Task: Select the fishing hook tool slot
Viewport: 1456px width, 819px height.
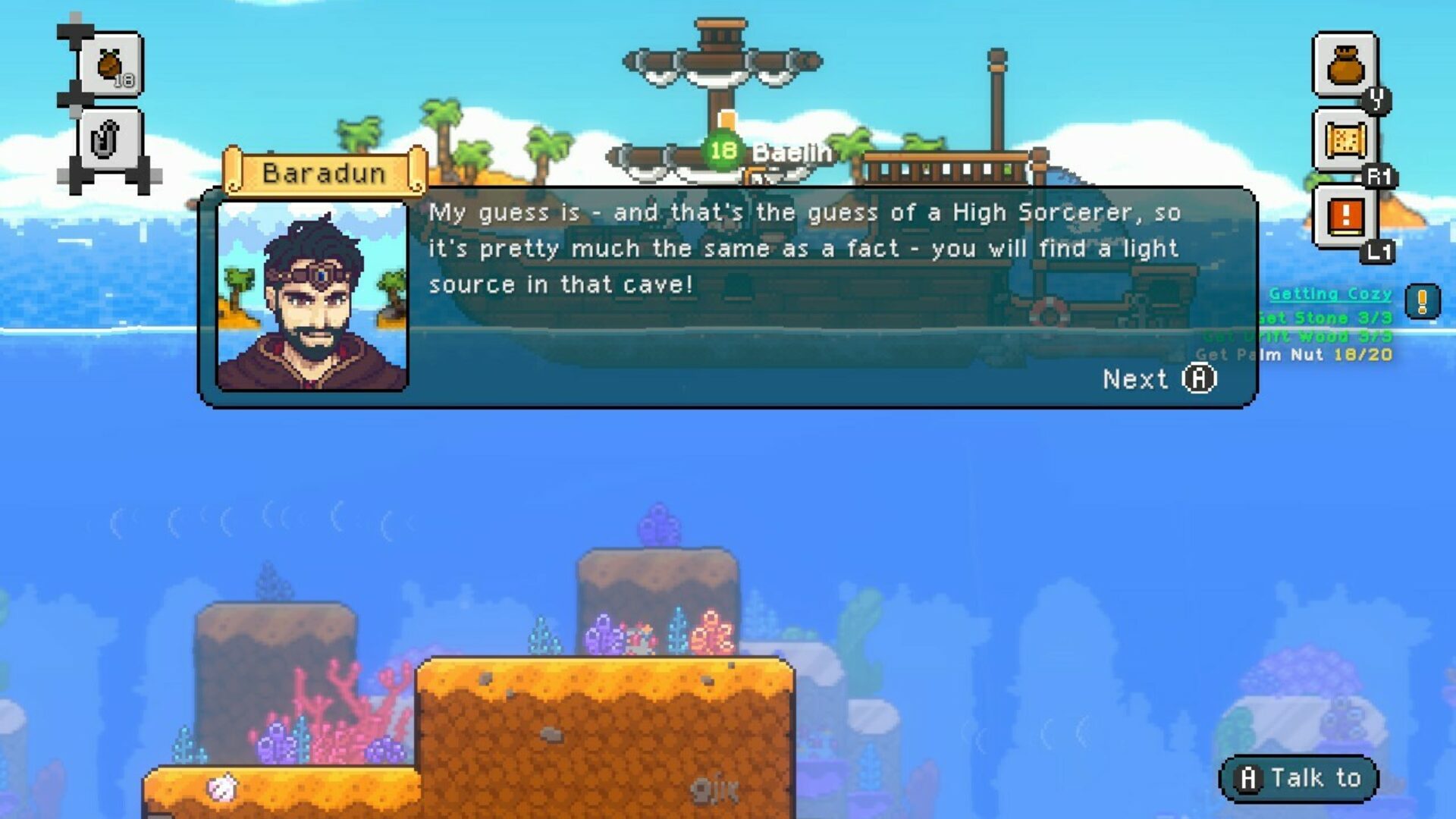Action: tap(108, 140)
